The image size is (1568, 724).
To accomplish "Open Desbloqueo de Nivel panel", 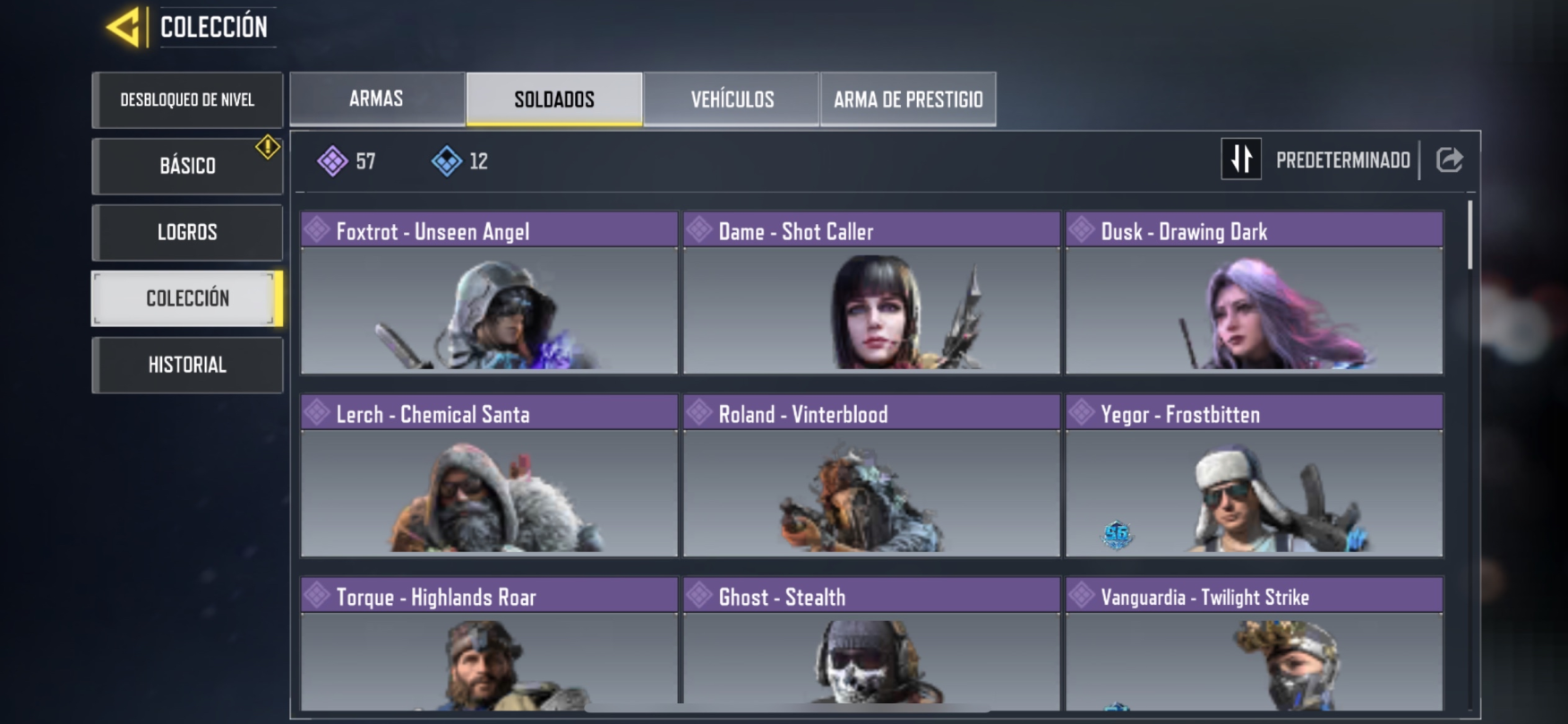I will click(x=187, y=100).
